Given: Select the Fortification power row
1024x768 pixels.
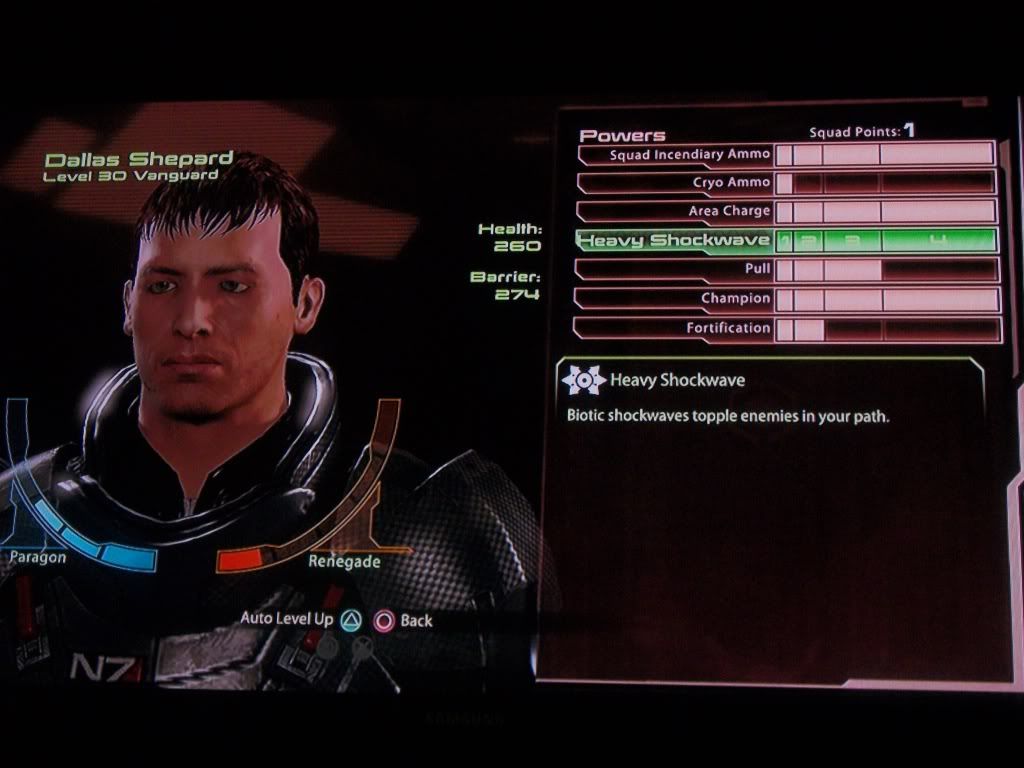Looking at the screenshot, I should 728,328.
